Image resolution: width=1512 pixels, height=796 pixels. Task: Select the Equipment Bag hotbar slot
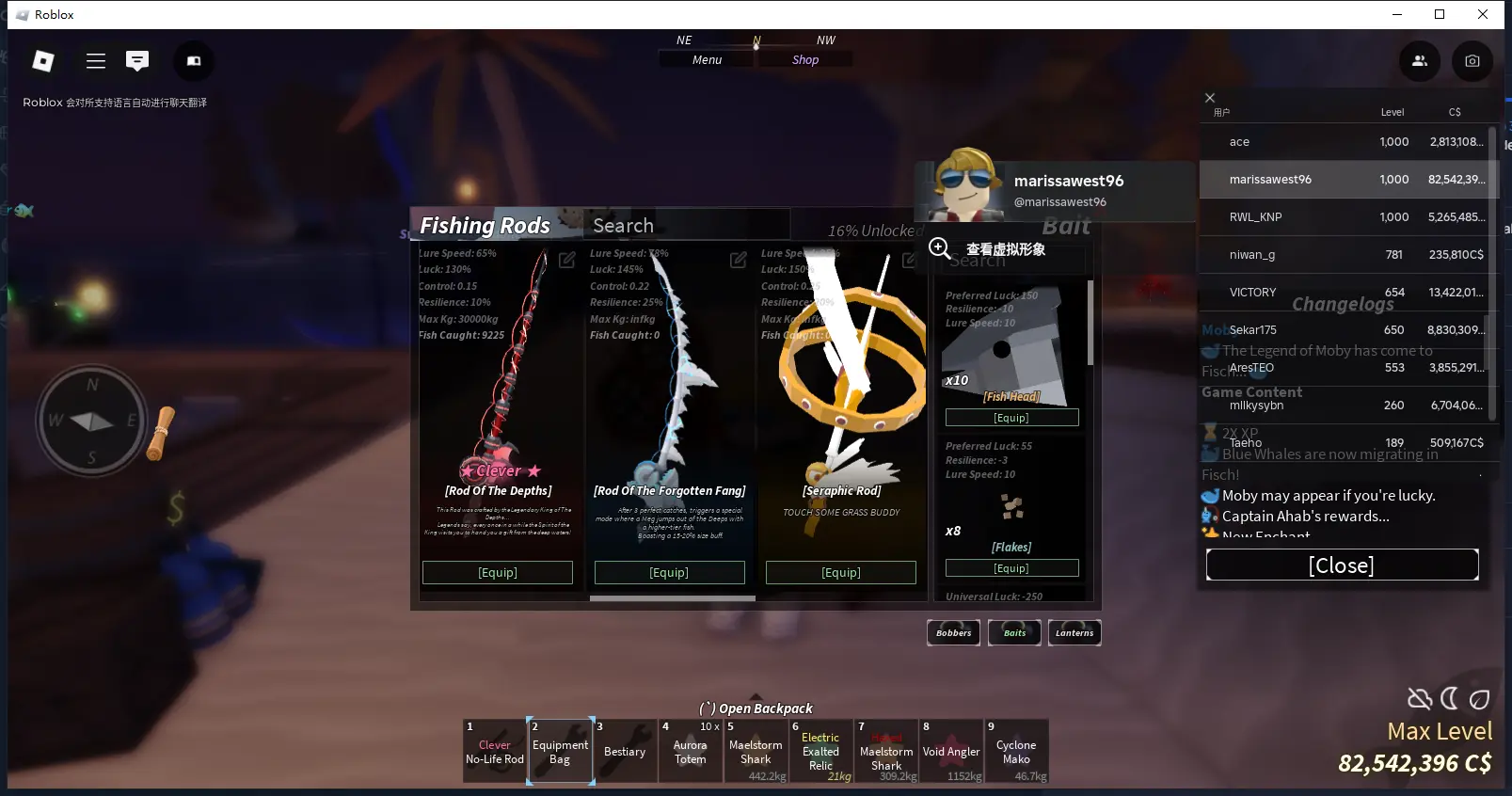(x=560, y=751)
